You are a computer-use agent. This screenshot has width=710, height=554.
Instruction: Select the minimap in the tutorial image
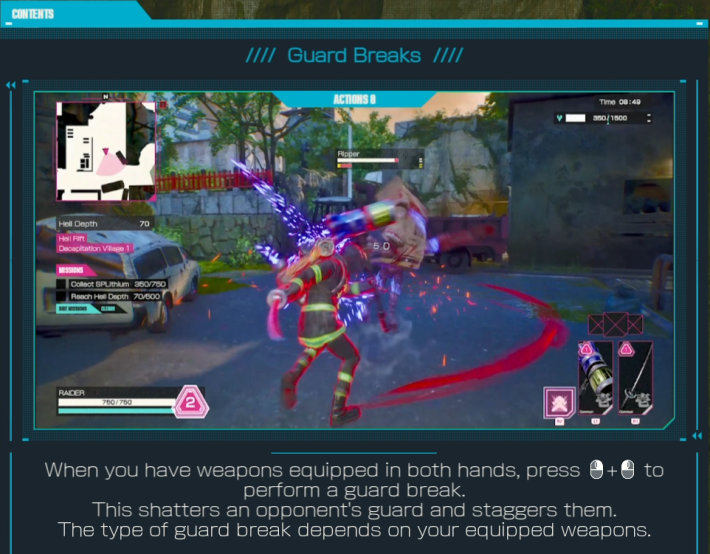pyautogui.click(x=106, y=150)
